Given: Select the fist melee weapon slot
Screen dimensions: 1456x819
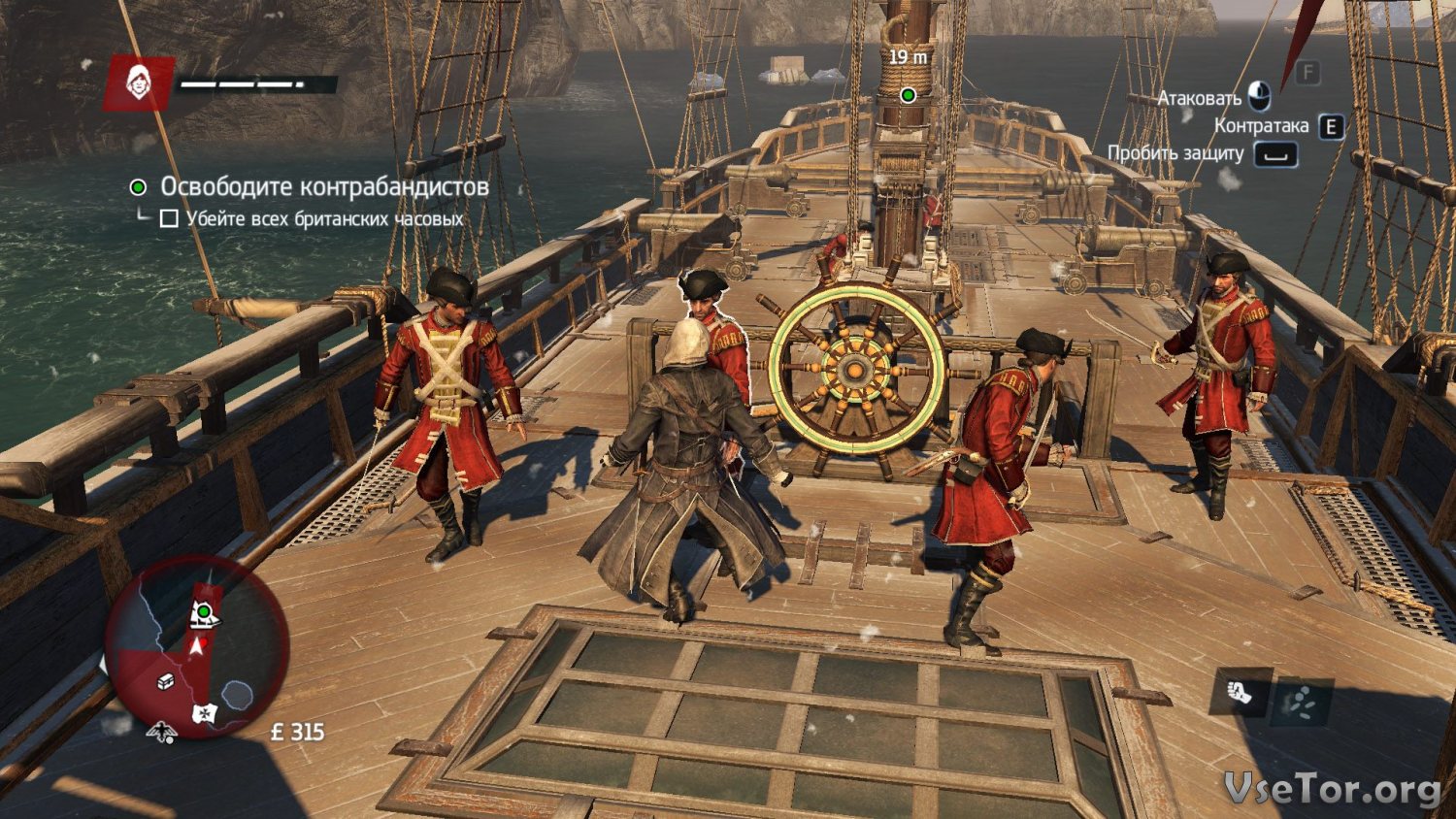Looking at the screenshot, I should [1241, 693].
